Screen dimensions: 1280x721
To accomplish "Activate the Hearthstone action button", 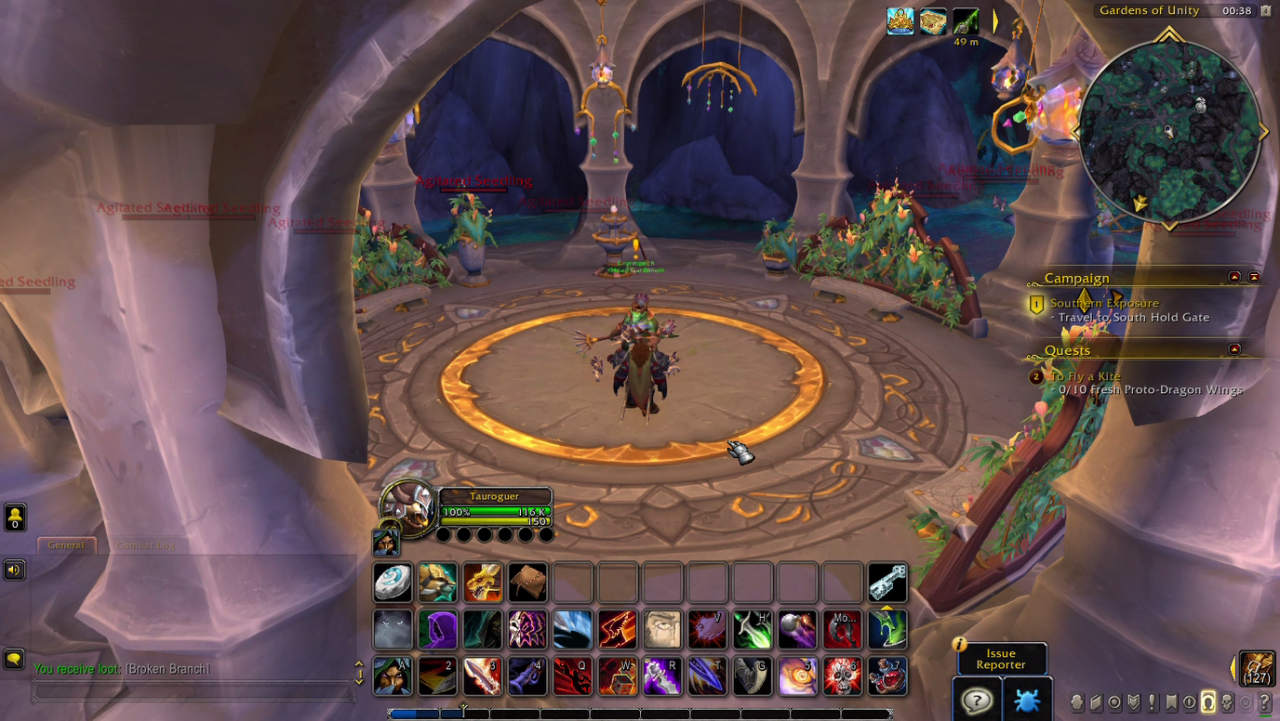I will pyautogui.click(x=392, y=582).
